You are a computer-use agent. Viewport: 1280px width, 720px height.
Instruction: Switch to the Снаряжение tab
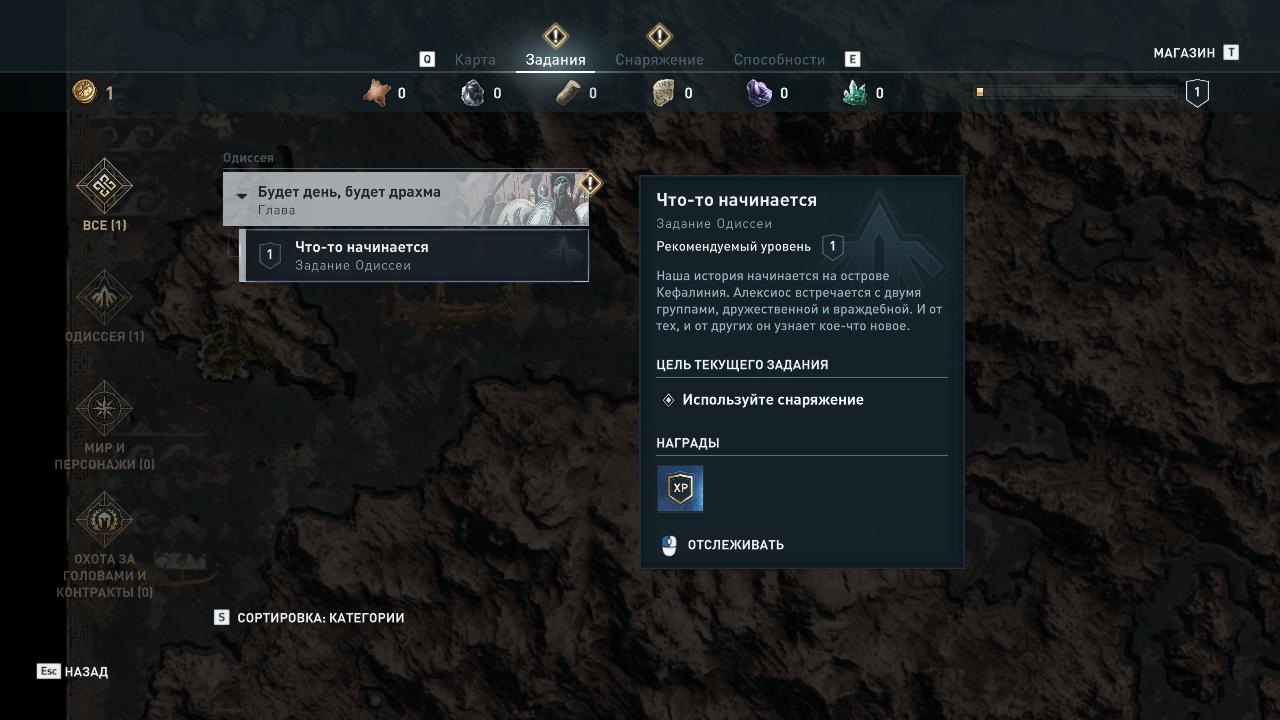point(659,60)
